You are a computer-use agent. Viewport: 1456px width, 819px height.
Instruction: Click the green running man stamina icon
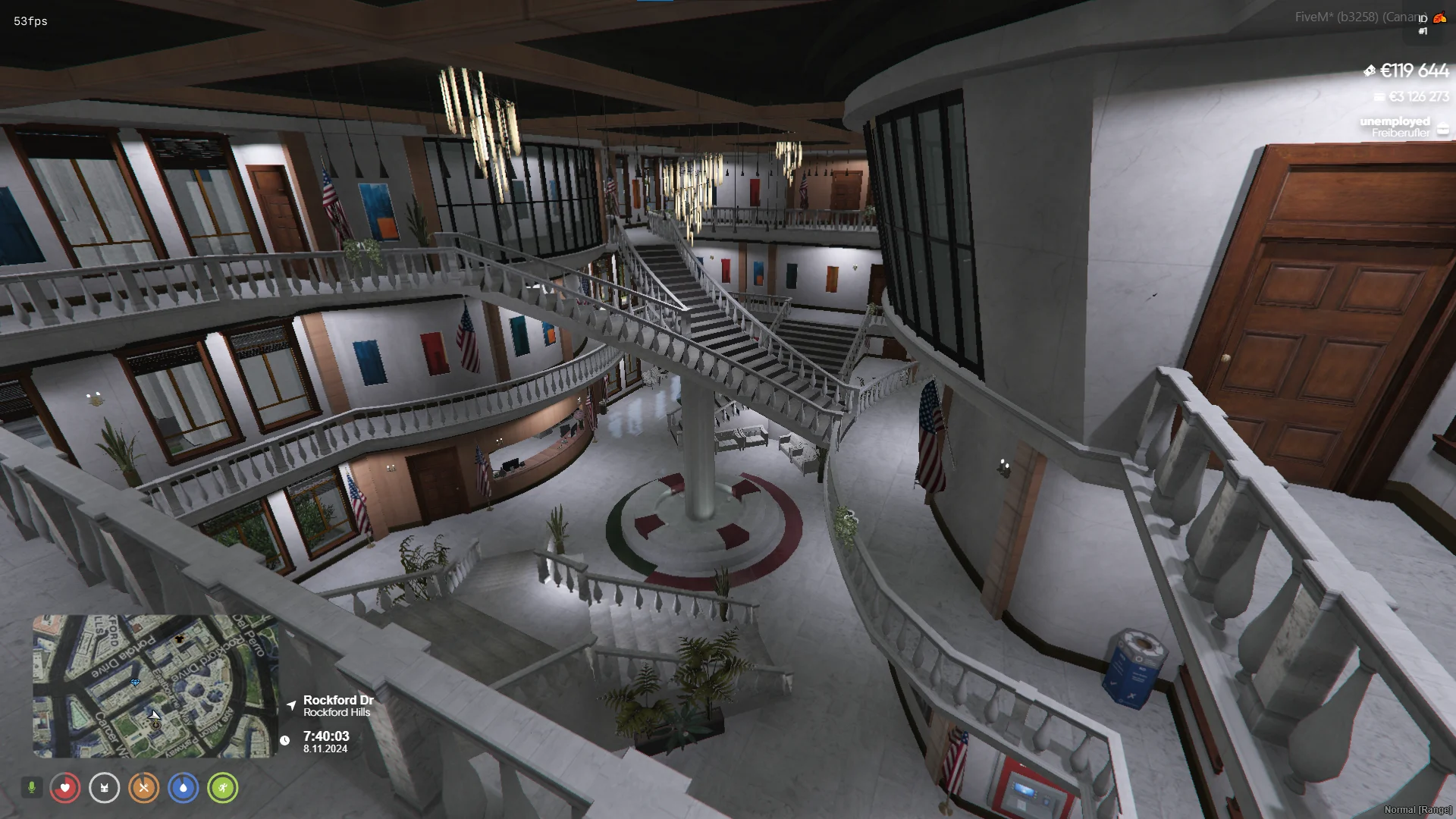(223, 788)
